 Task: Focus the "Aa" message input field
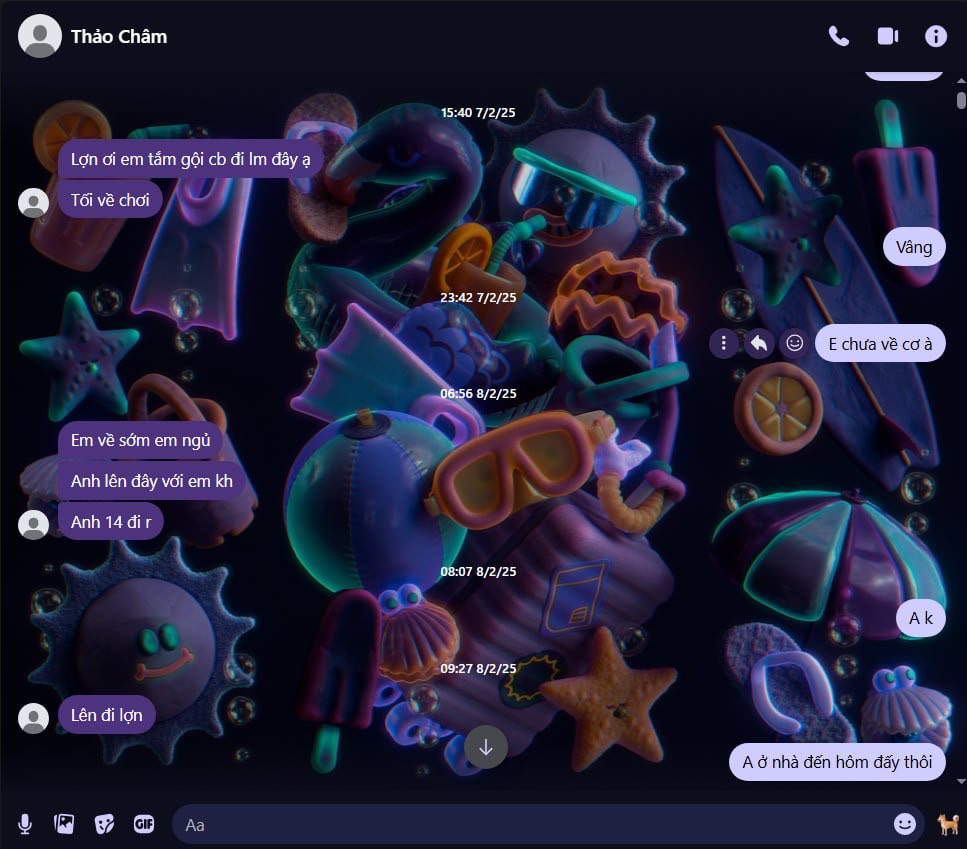[x=530, y=824]
